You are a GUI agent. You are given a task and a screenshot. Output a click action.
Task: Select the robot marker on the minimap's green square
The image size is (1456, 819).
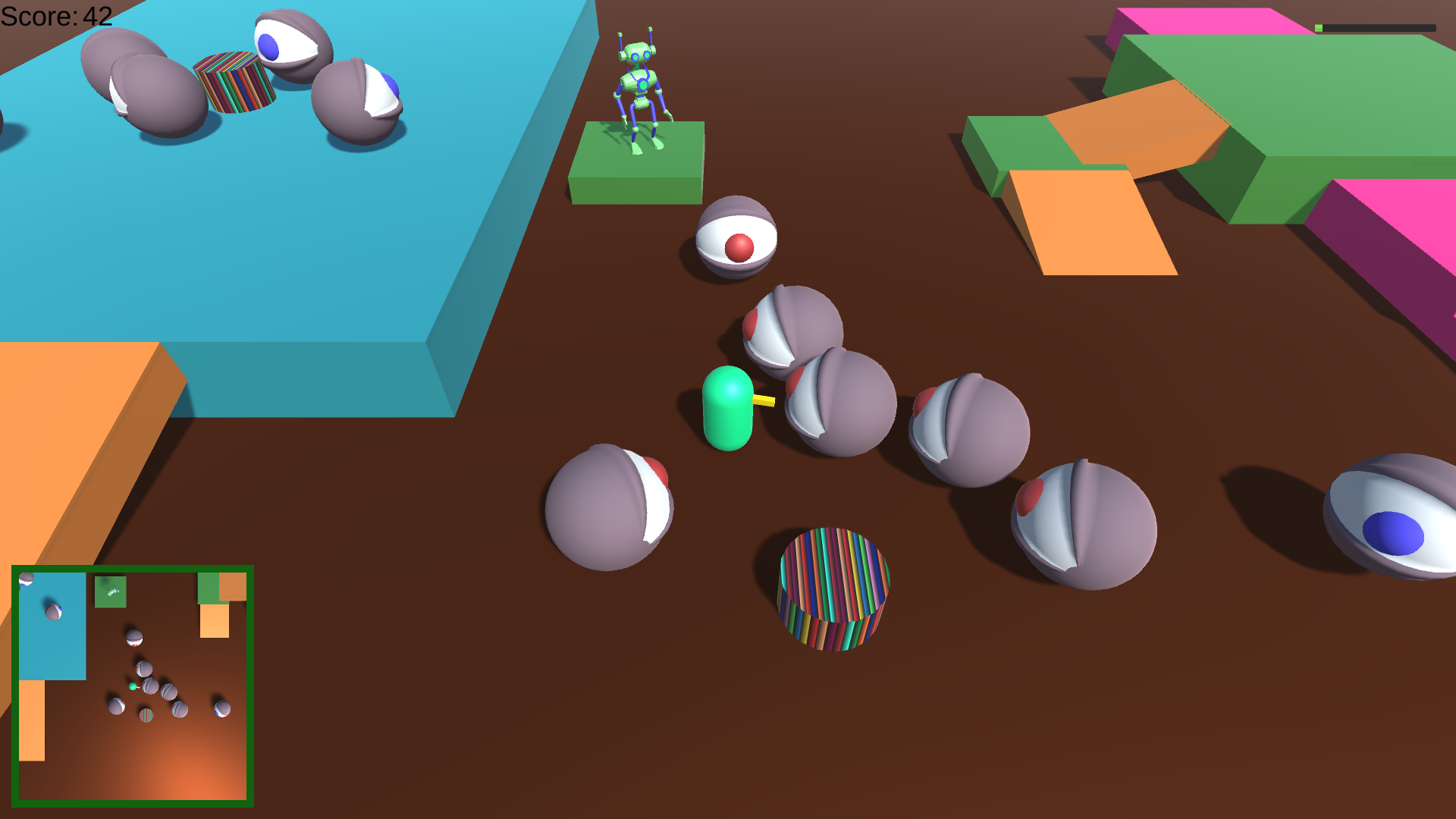point(111,591)
